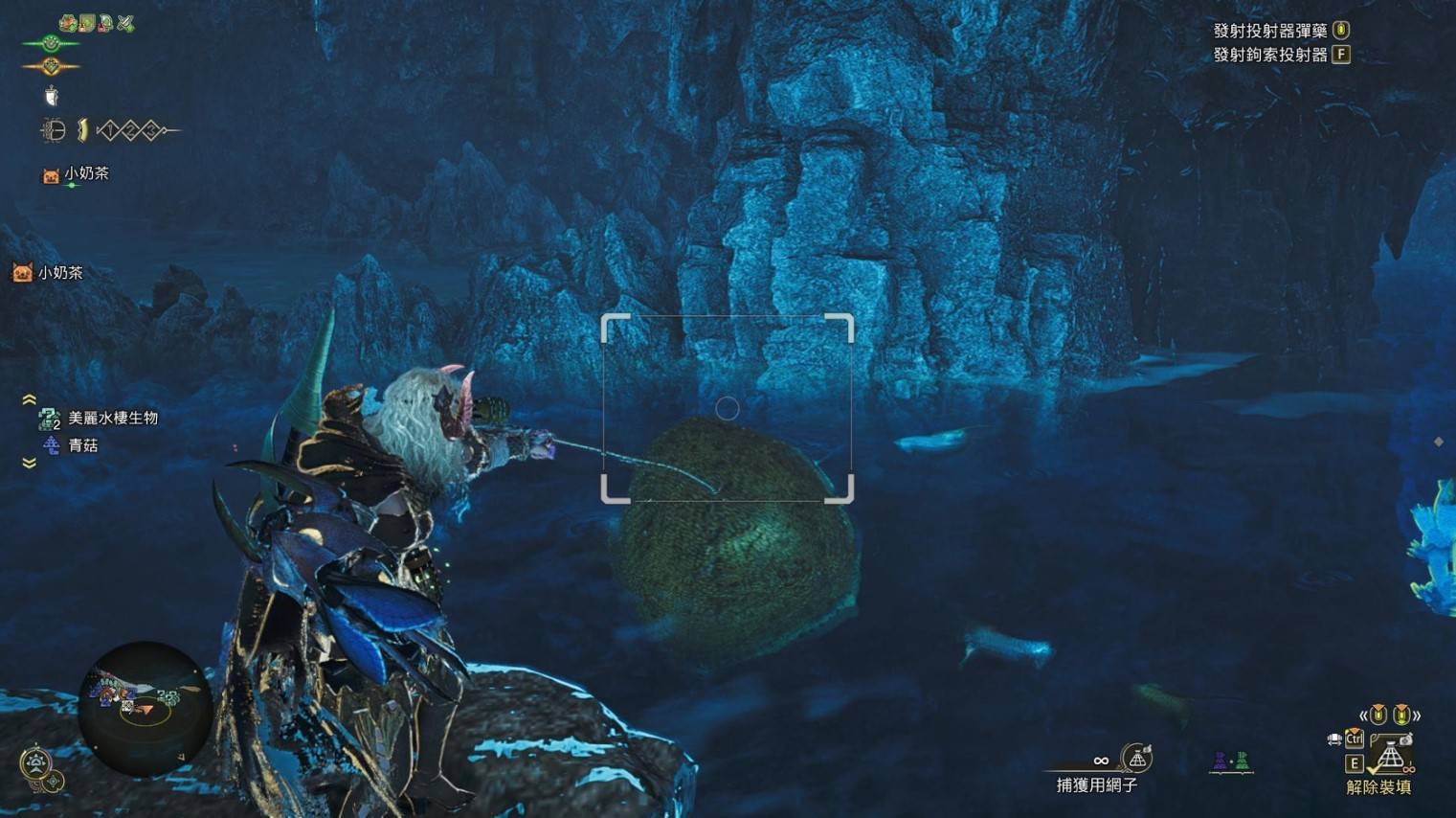
Task: Select the 美麗水棲生物 tracker entry
Action: tap(112, 418)
